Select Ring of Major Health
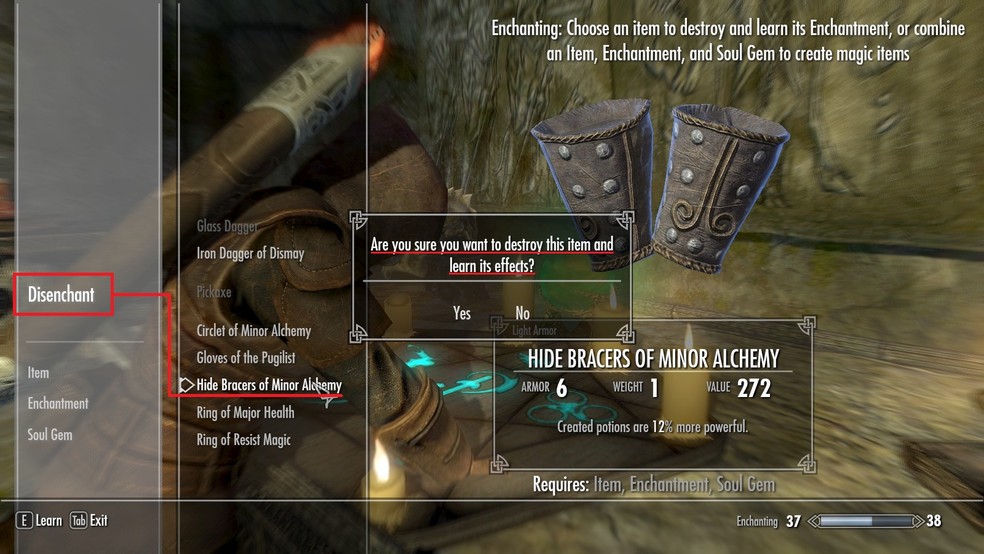Viewport: 984px width, 554px height. [x=245, y=413]
